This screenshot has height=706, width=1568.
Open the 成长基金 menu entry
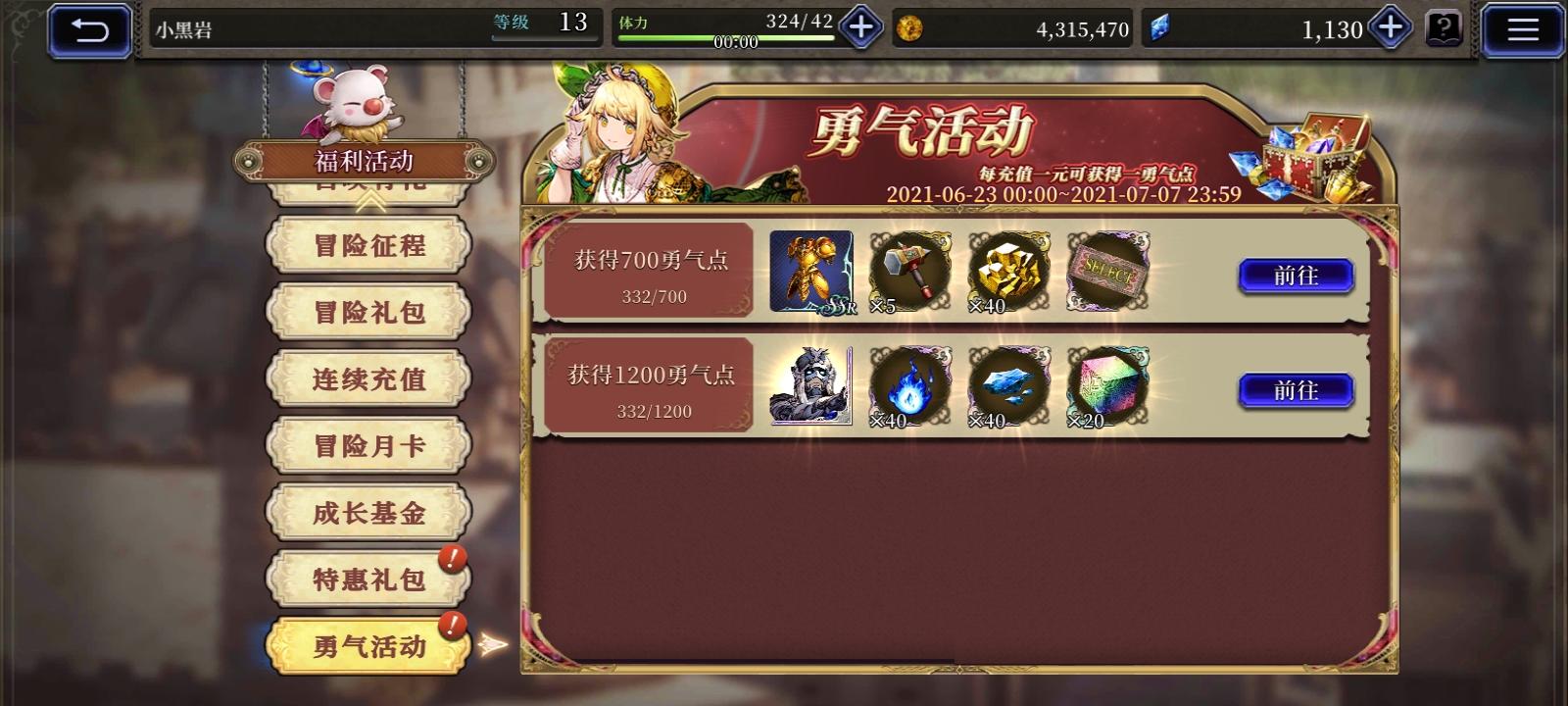coord(368,512)
